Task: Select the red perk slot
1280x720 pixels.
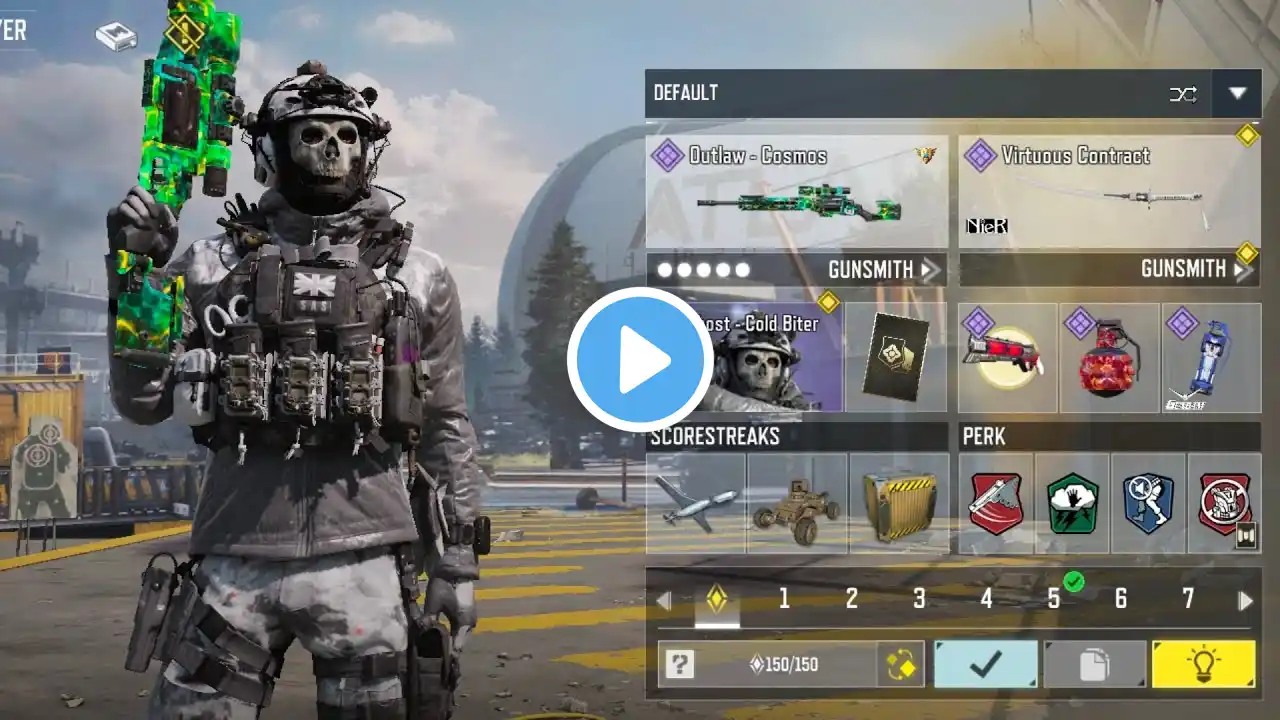Action: point(996,503)
